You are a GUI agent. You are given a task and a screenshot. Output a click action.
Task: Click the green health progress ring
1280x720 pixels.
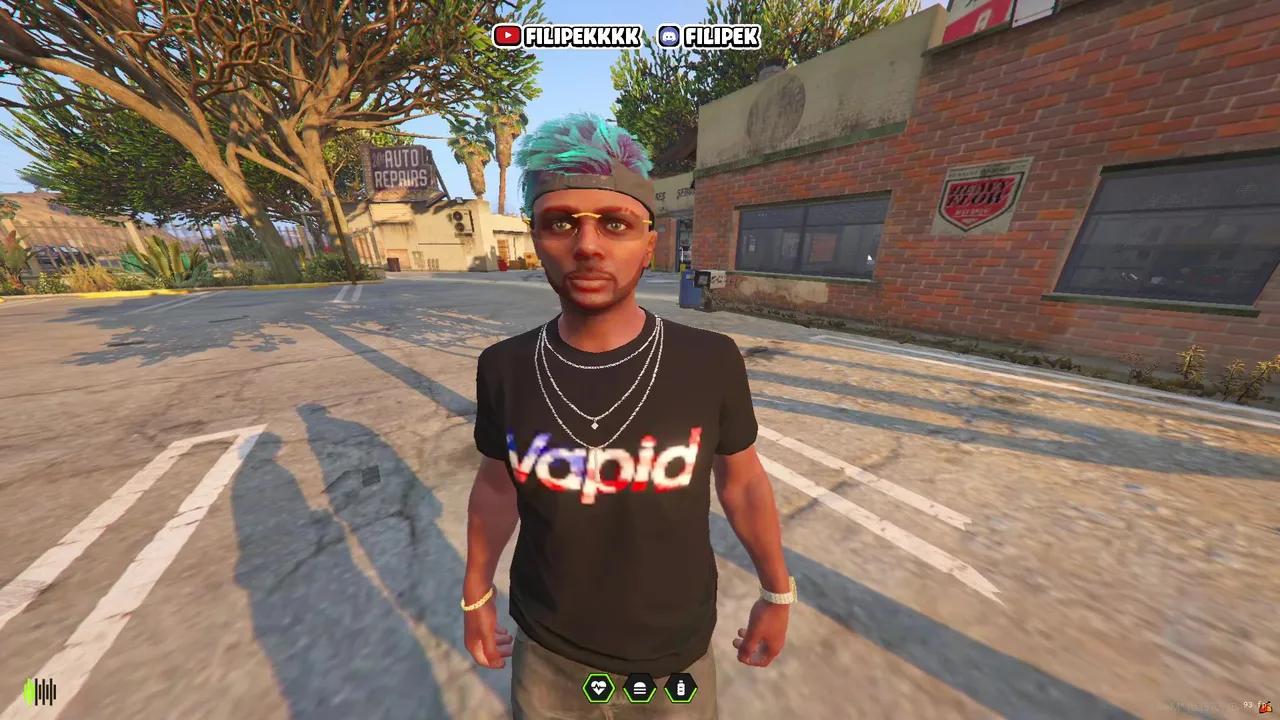pos(598,689)
